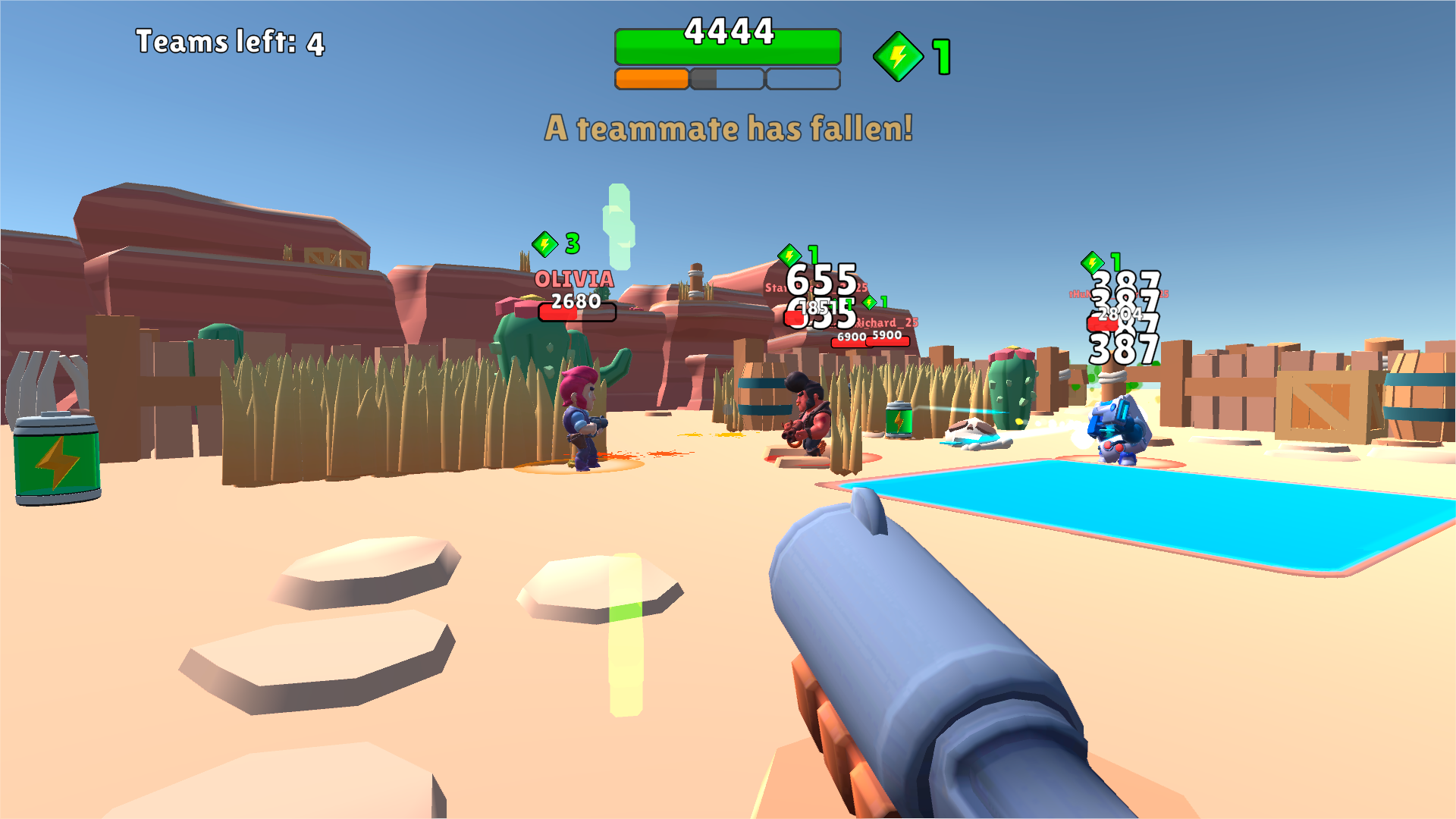The width and height of the screenshot is (1456, 819).
Task: Click the green energy diamond beside the counter
Action: 897,53
